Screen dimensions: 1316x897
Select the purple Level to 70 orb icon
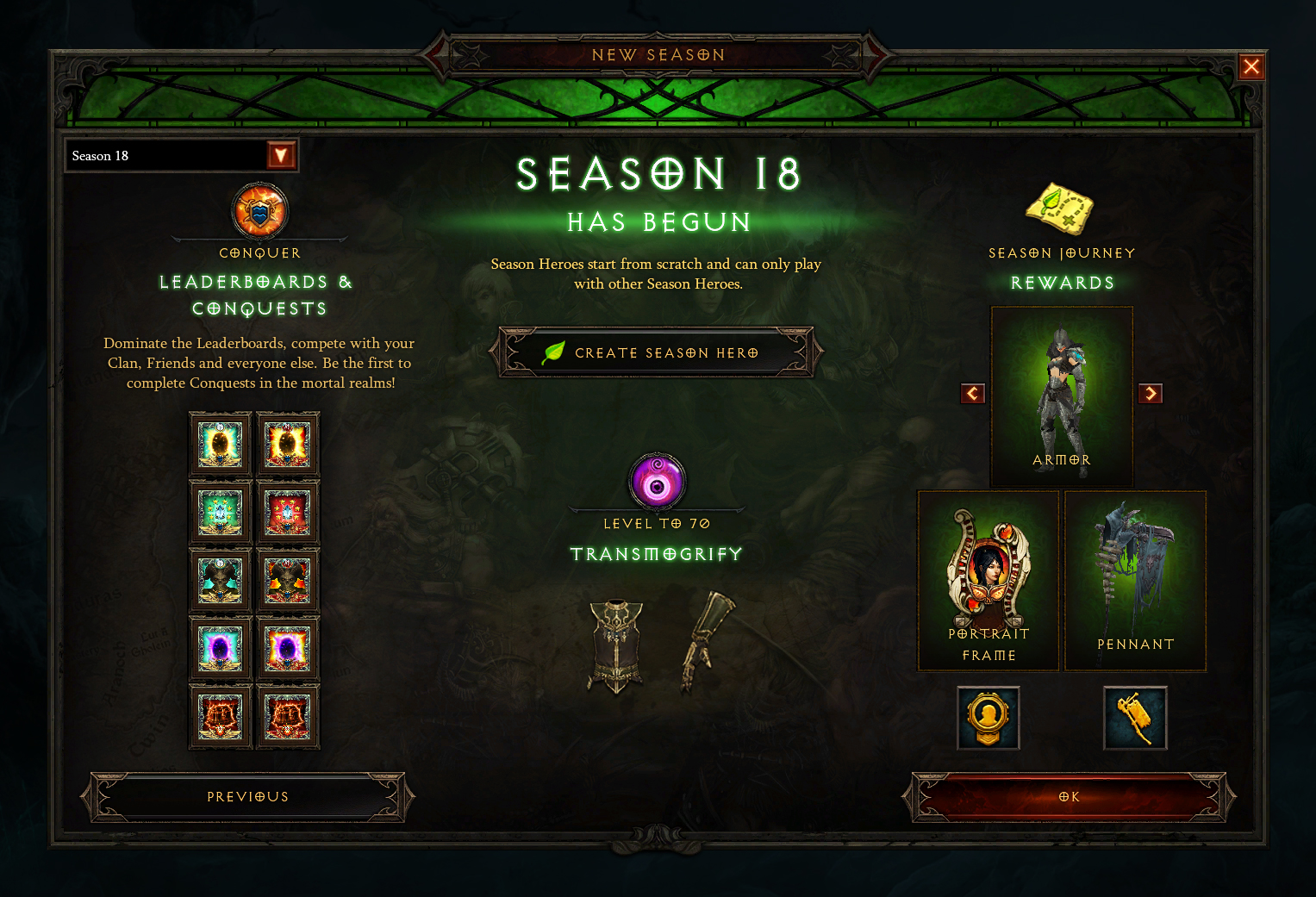click(657, 483)
